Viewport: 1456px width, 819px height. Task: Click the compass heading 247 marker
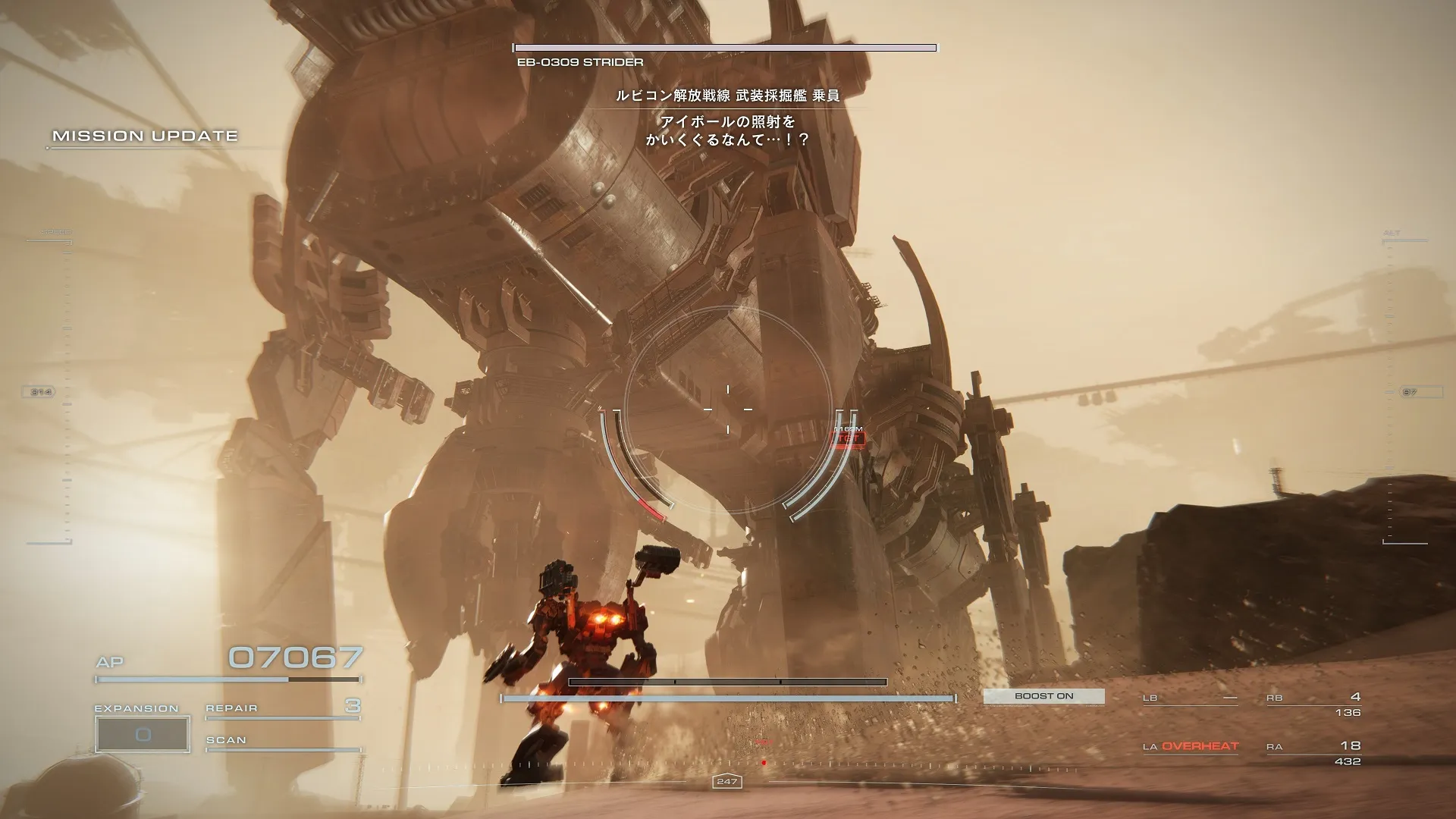(x=726, y=781)
